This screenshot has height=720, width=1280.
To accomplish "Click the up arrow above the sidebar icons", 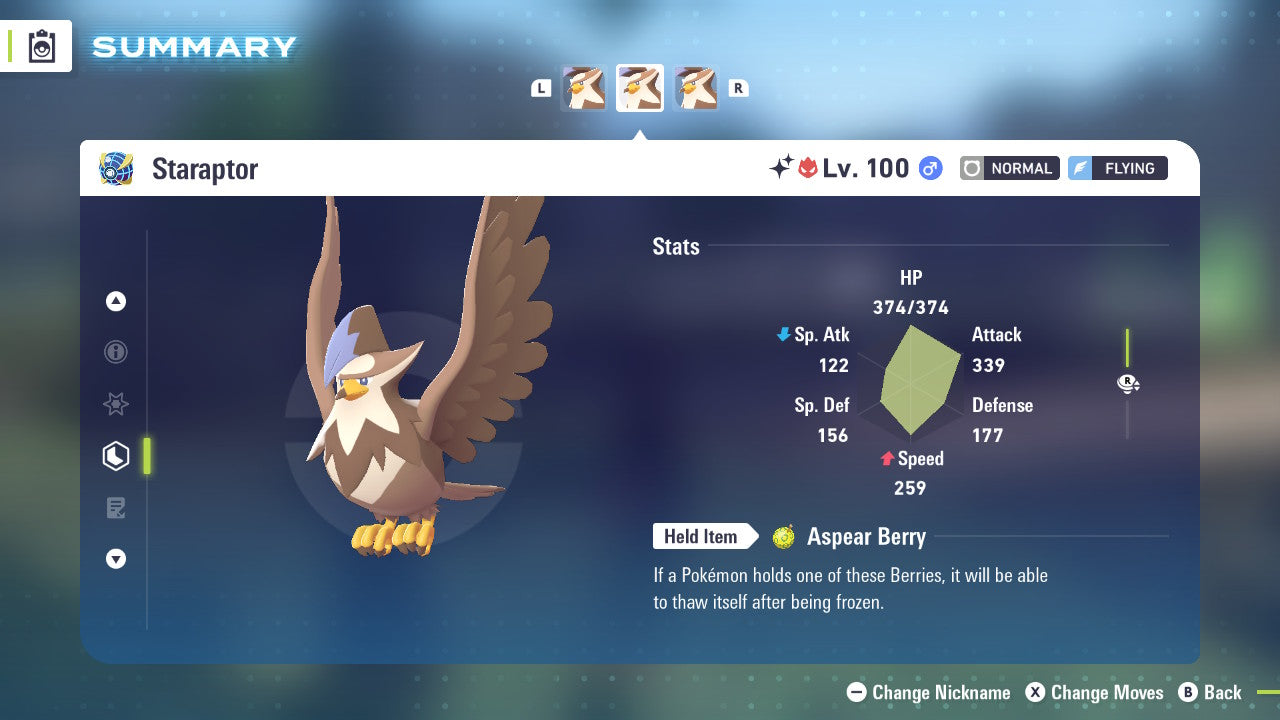I will (116, 301).
